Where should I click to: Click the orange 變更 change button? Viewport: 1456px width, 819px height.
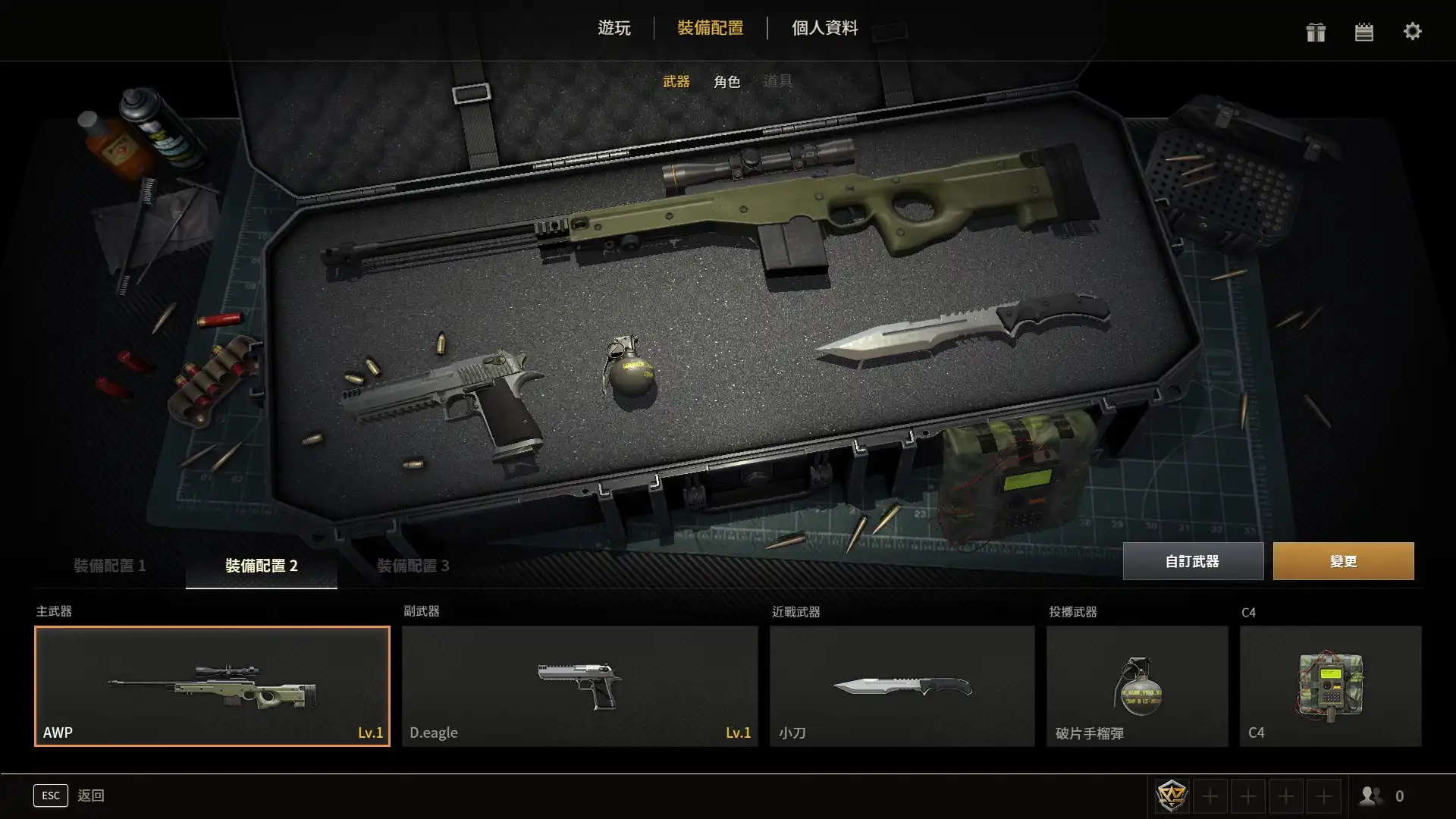[x=1343, y=561]
